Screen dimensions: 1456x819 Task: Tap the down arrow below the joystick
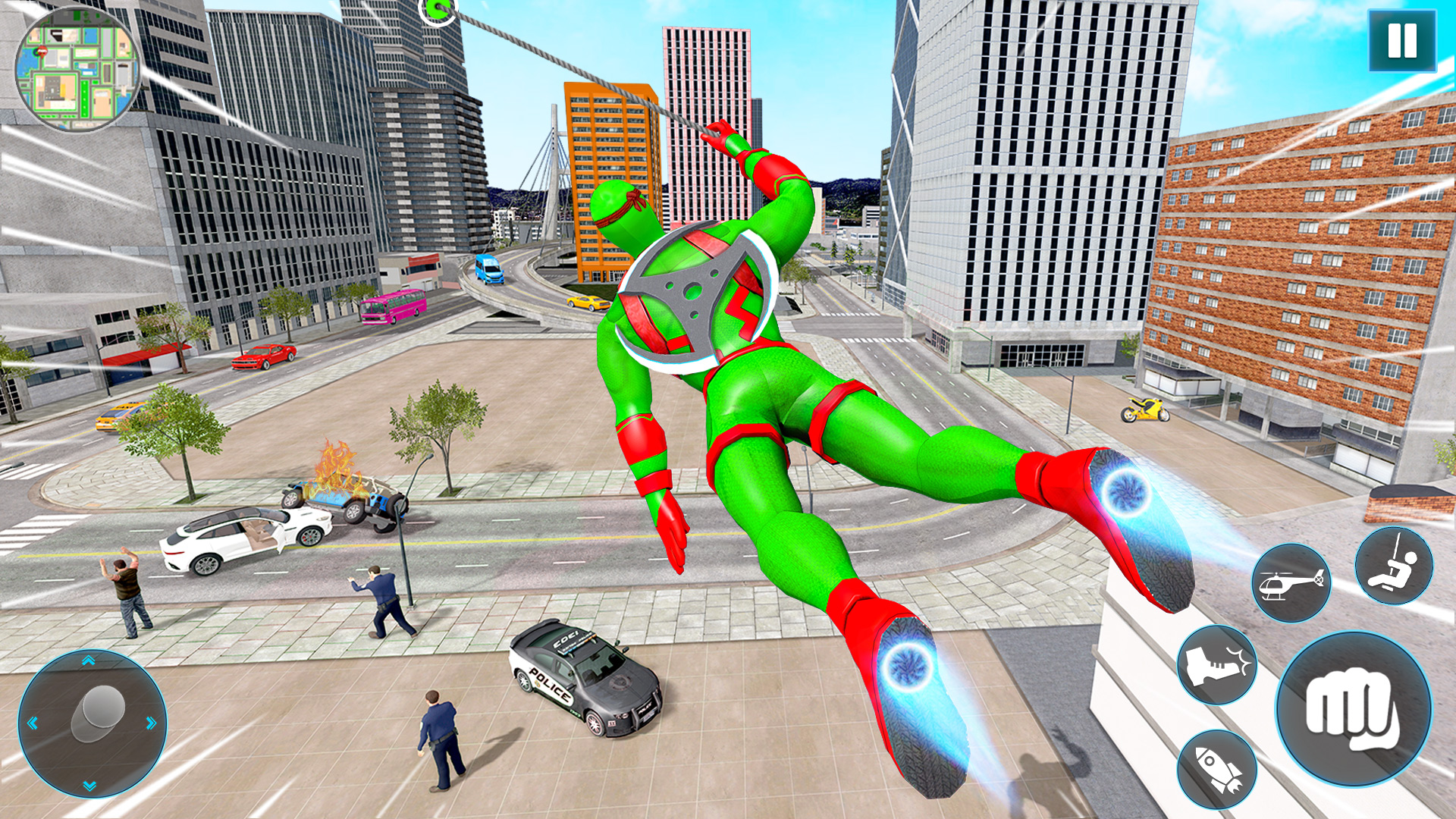coord(89,786)
